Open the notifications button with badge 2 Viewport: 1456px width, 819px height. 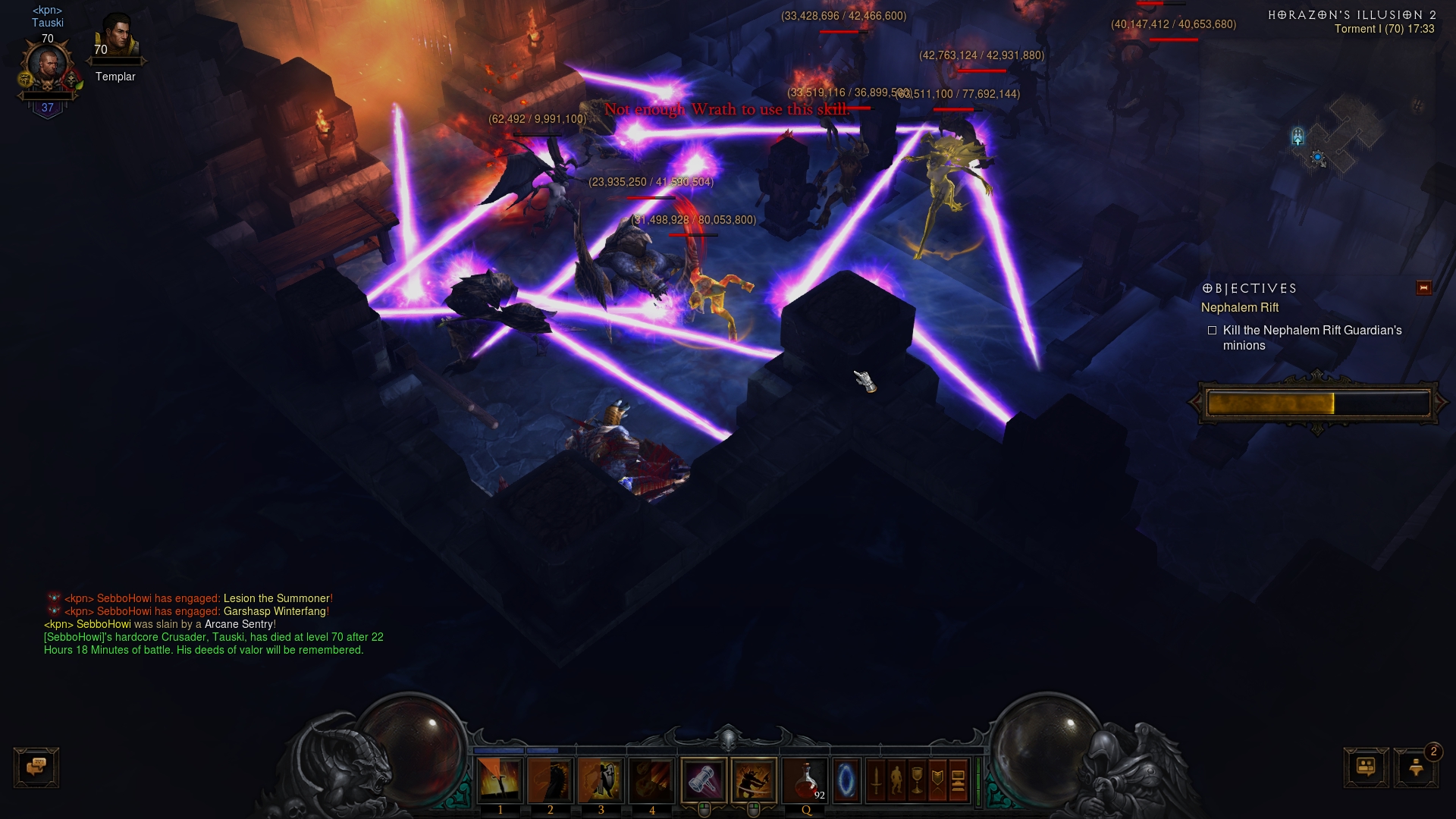click(x=1416, y=767)
